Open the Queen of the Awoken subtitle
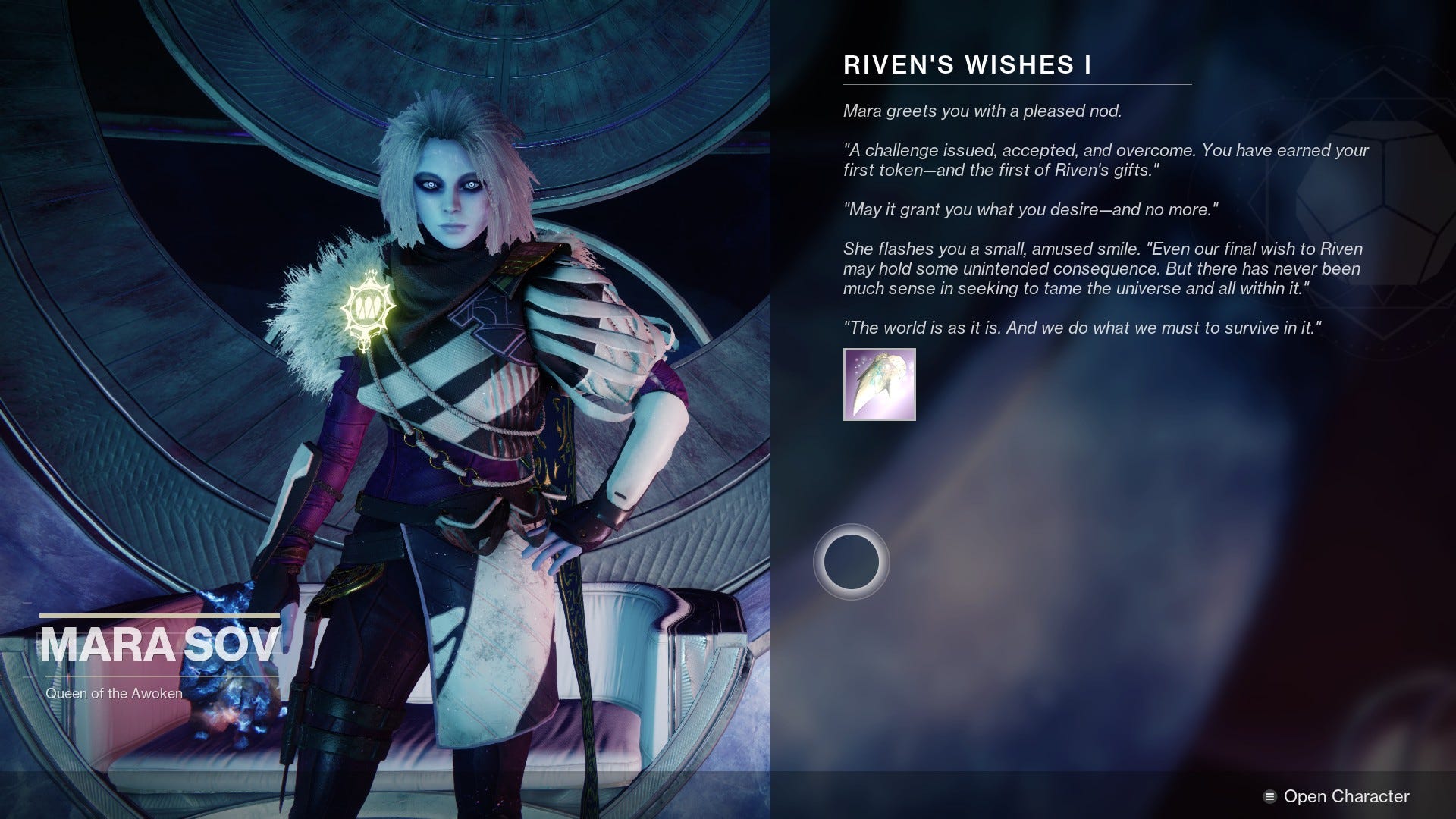 tap(114, 692)
